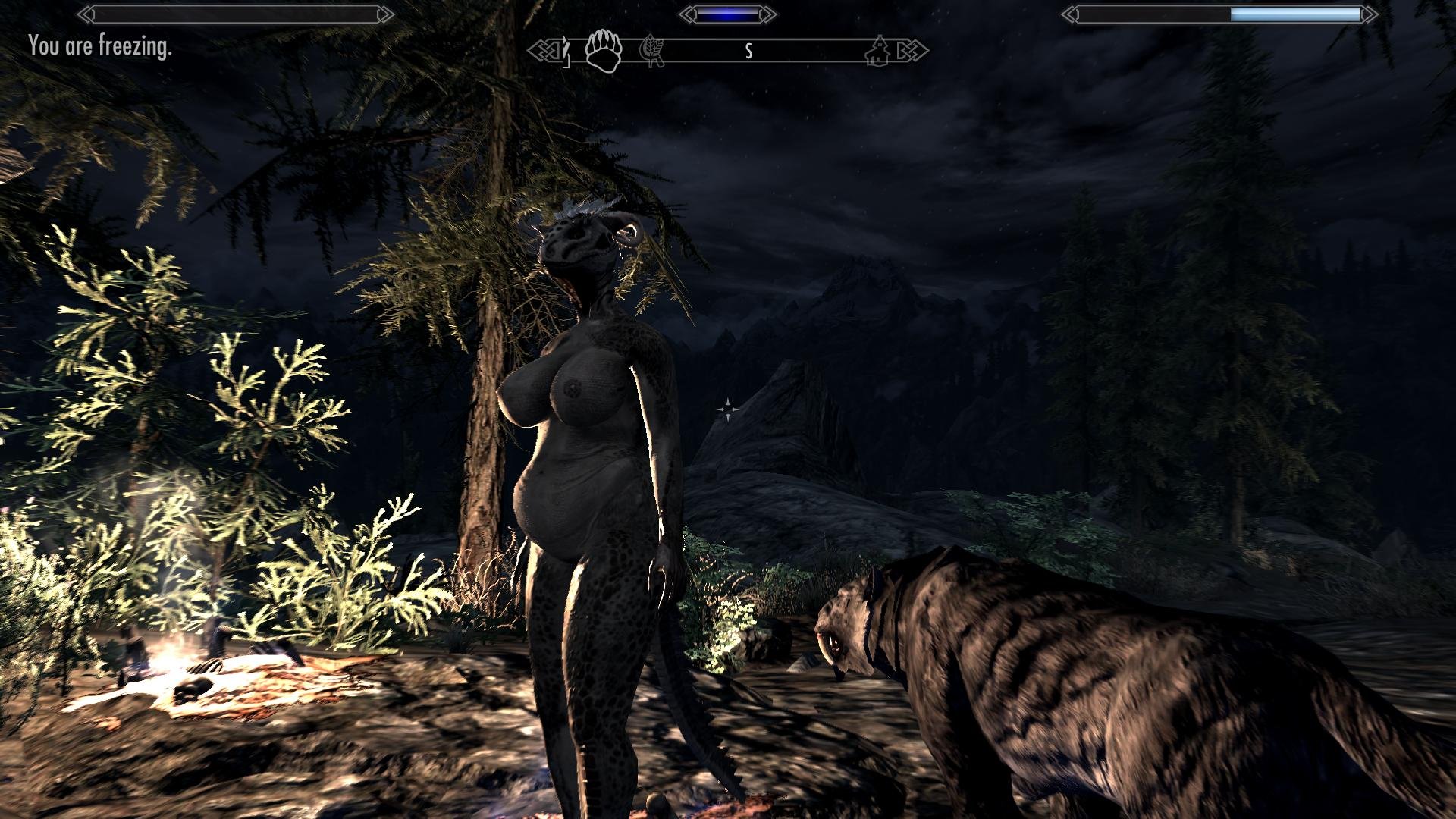Screen dimensions: 1456x819
Task: Select the wheat farm marker on the compass
Action: [652, 52]
